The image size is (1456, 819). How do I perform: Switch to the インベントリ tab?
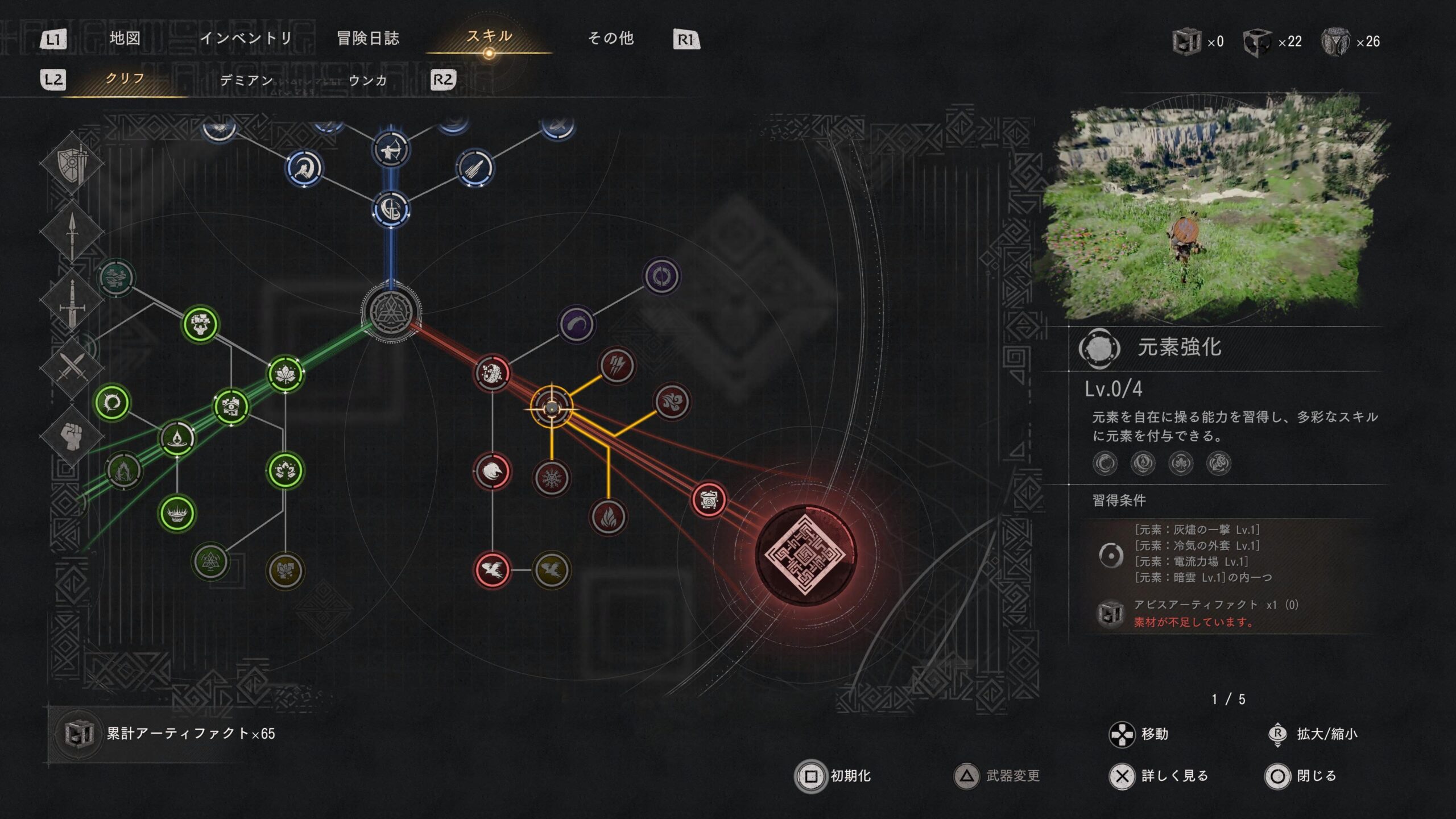click(246, 38)
